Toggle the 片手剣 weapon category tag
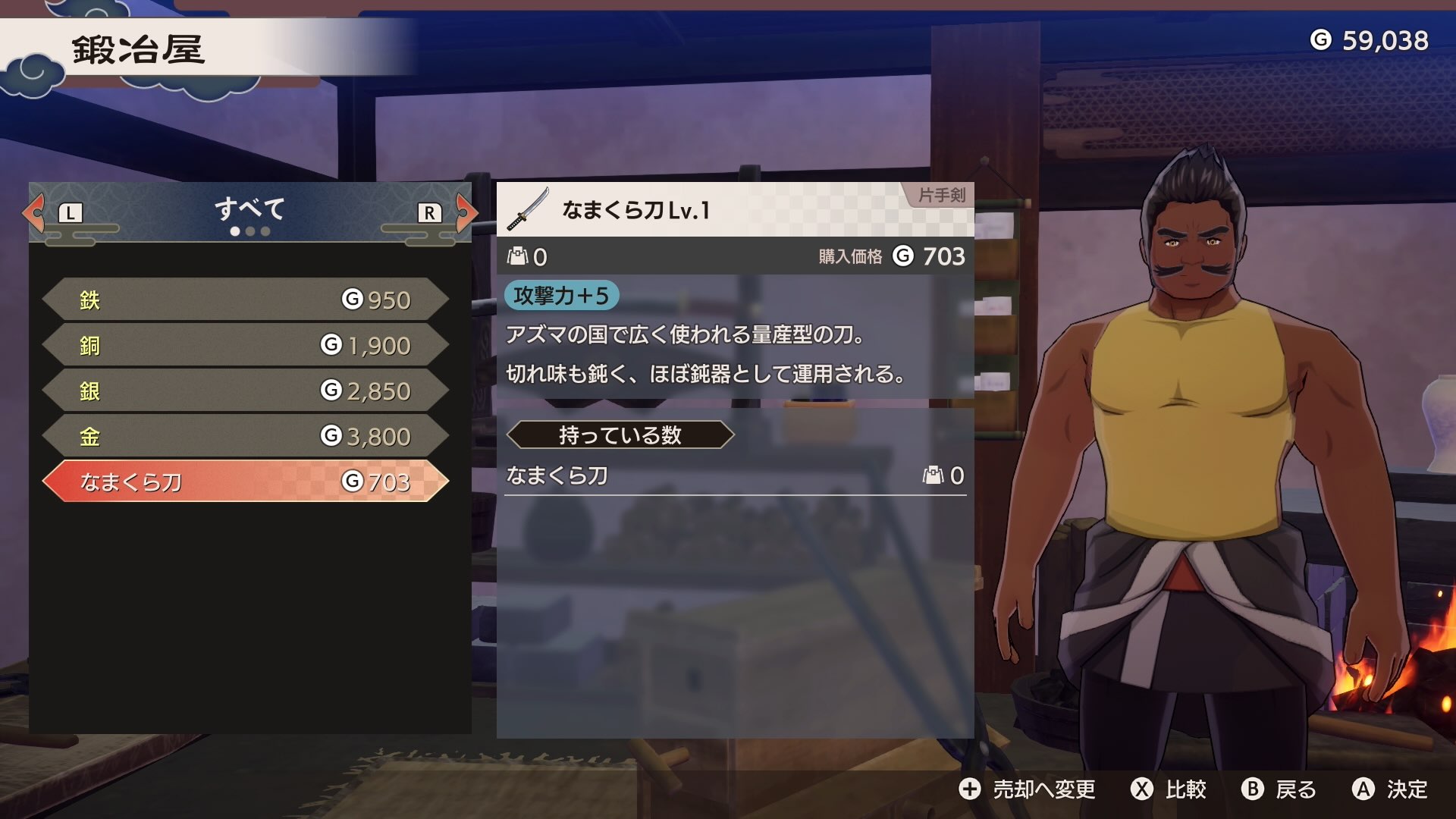 (x=940, y=196)
